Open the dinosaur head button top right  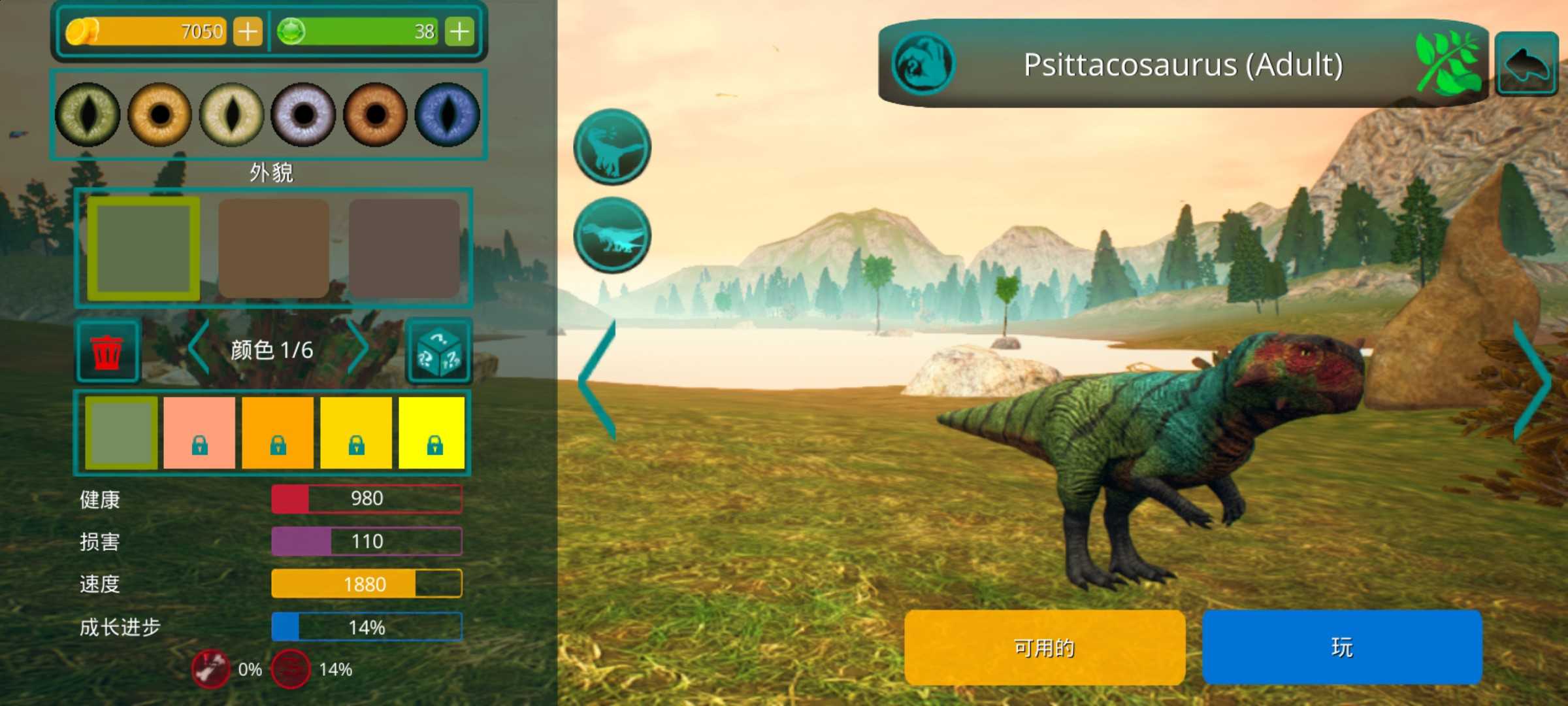[x=1527, y=64]
